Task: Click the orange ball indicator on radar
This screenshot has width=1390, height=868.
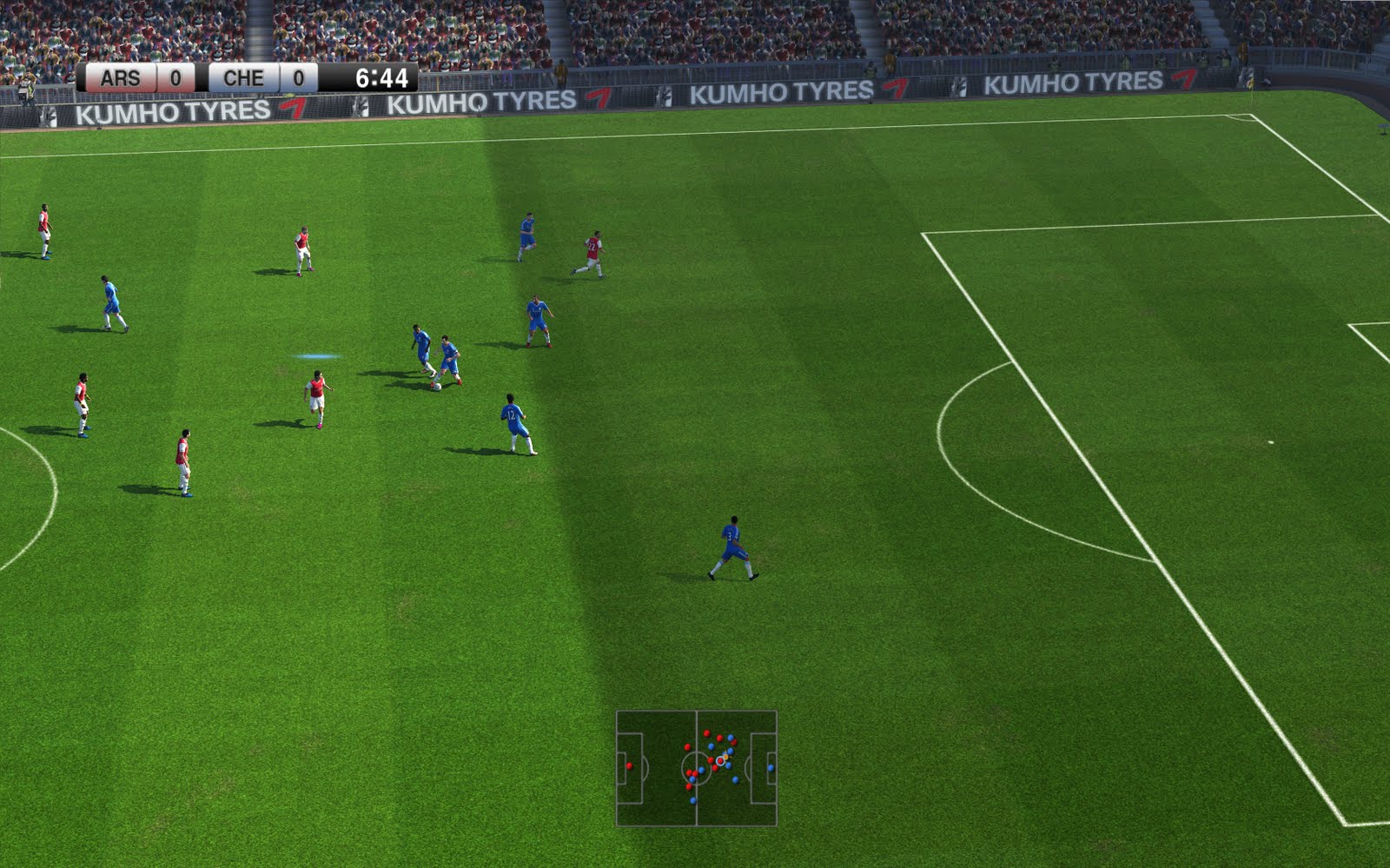Action: tap(725, 757)
